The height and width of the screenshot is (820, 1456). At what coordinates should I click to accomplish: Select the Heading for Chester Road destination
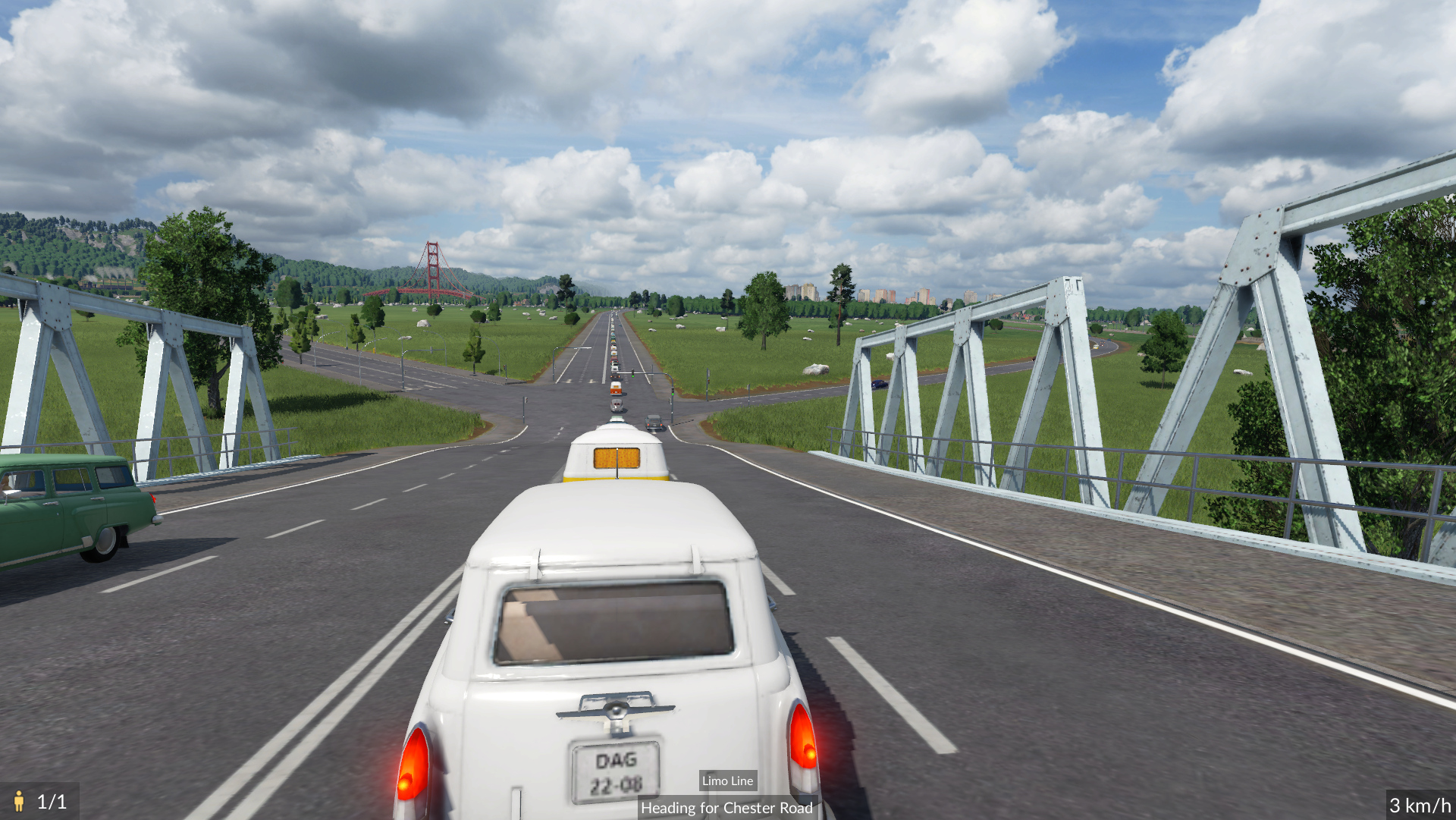(x=726, y=808)
